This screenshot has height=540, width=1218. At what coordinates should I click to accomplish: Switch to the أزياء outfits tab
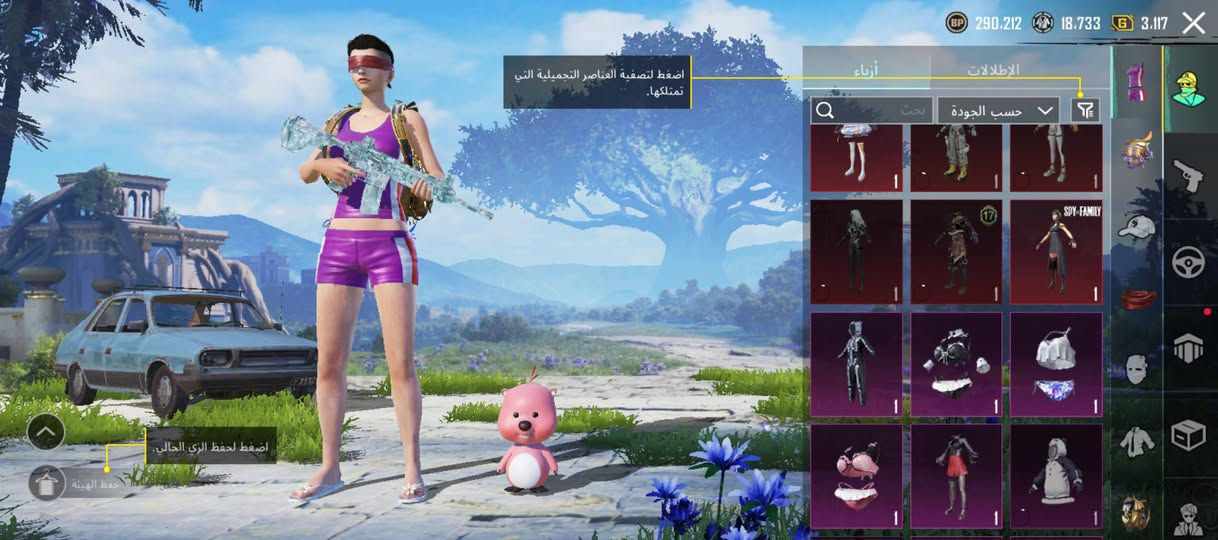click(866, 70)
